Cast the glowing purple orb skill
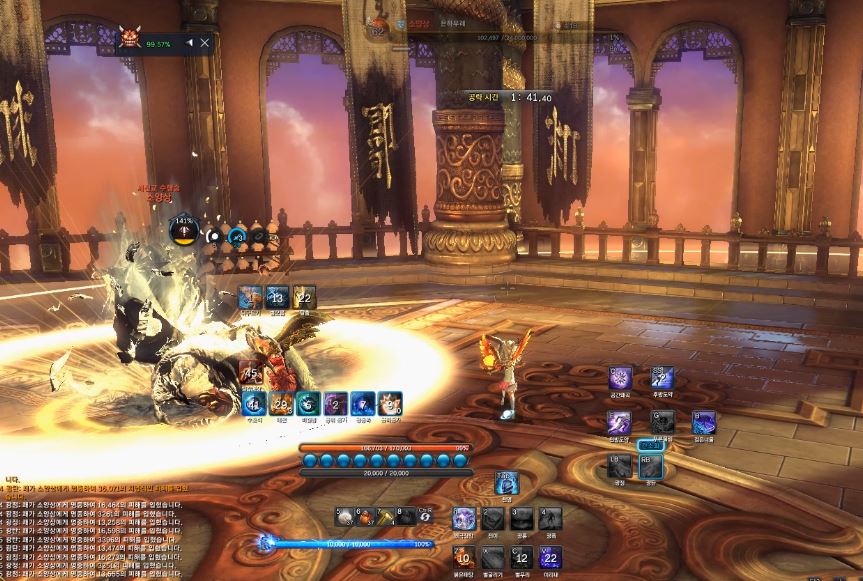The height and width of the screenshot is (581, 863). (464, 518)
